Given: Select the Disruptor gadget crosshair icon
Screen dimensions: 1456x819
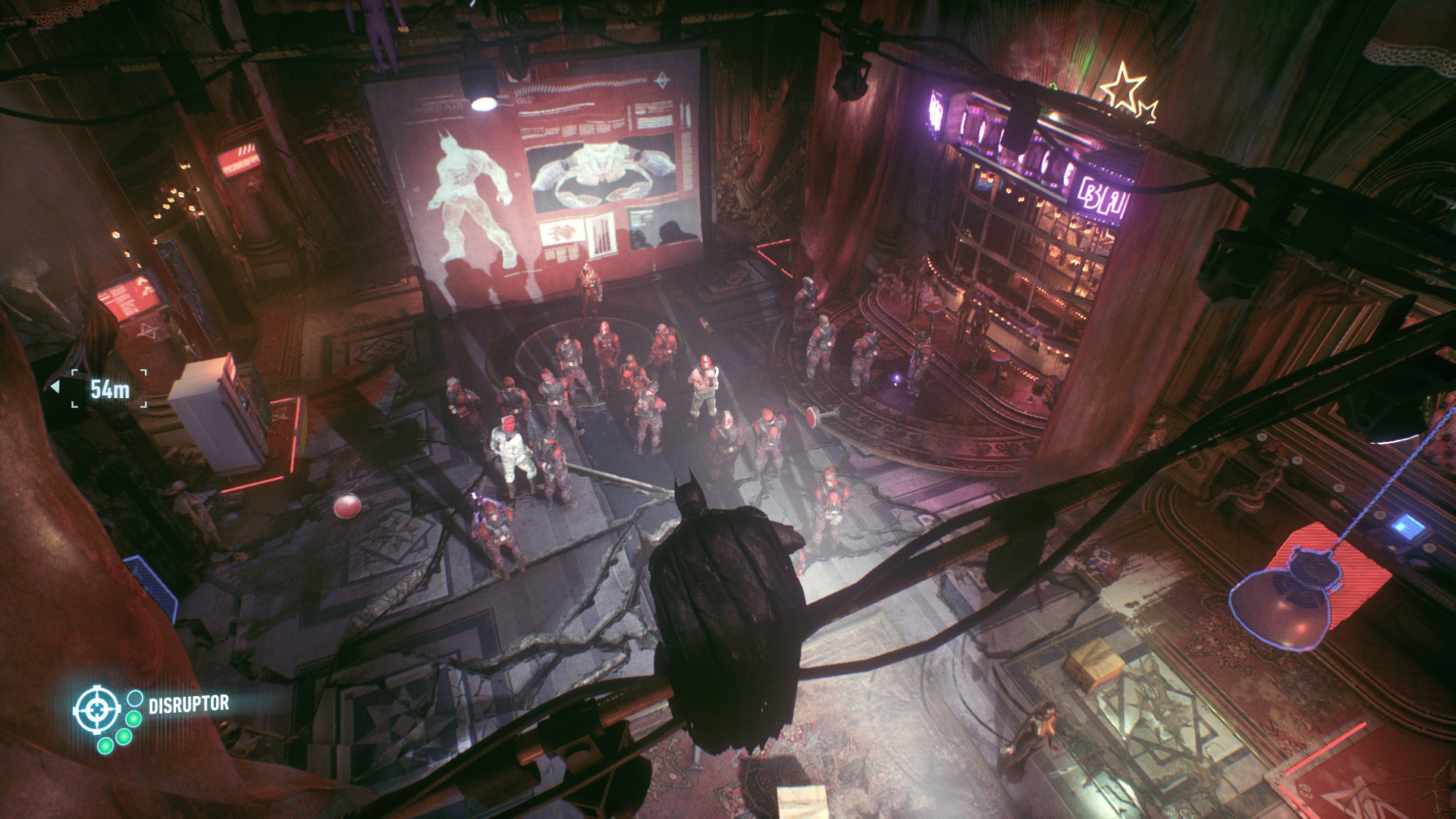Looking at the screenshot, I should pos(96,710).
